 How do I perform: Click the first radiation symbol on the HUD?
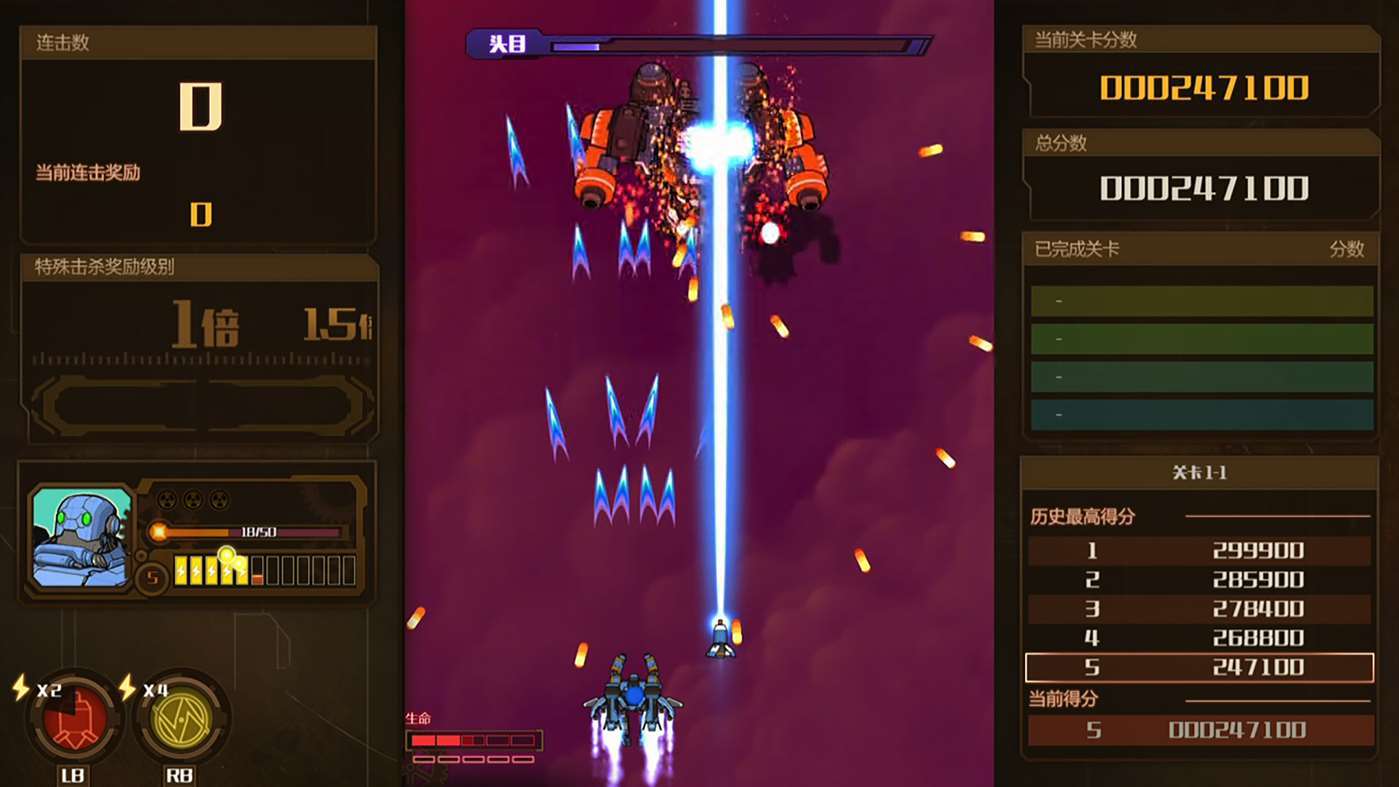(x=166, y=498)
